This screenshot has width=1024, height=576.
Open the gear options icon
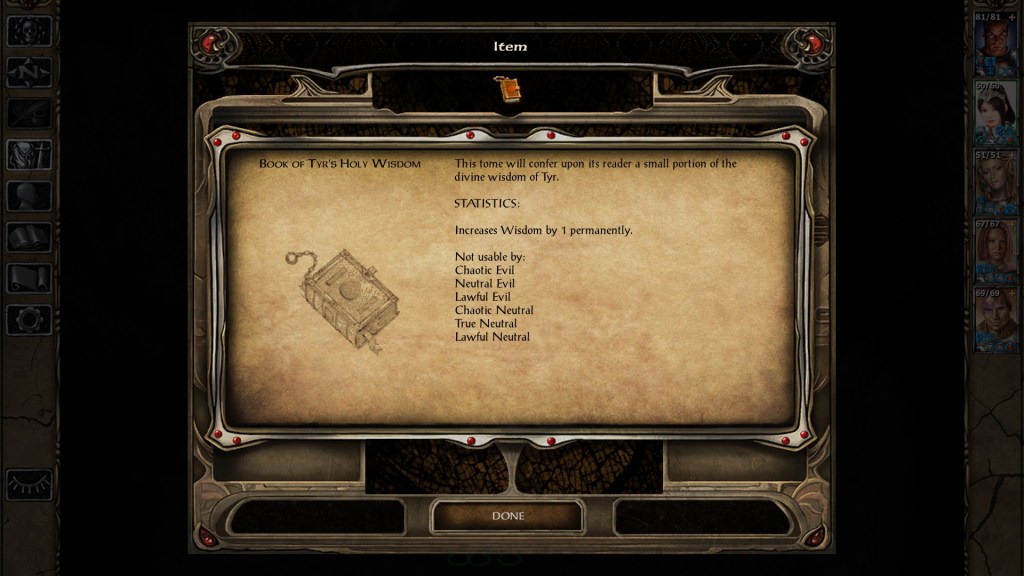29,320
